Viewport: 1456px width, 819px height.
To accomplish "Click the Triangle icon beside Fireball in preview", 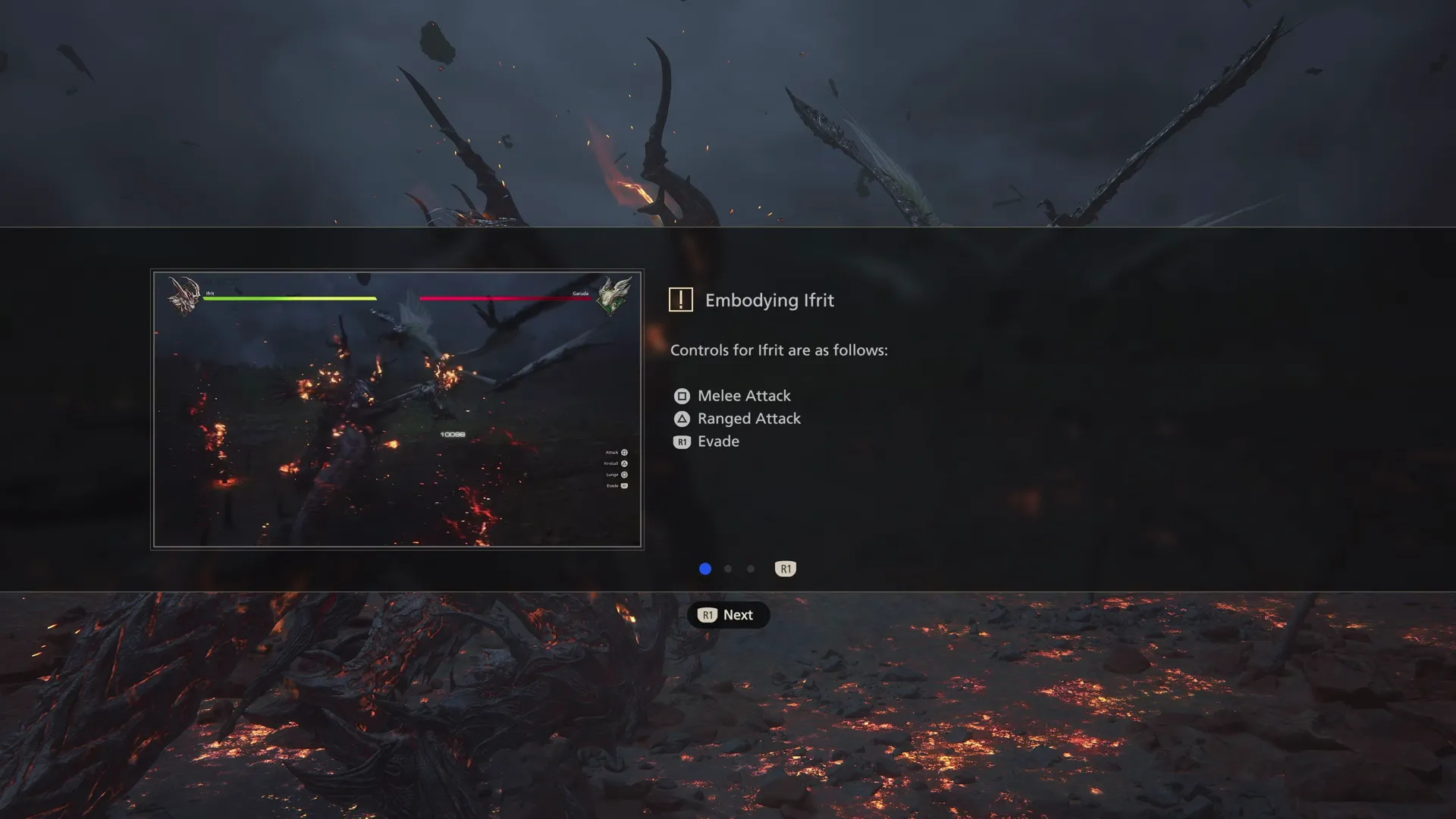I will 623,463.
